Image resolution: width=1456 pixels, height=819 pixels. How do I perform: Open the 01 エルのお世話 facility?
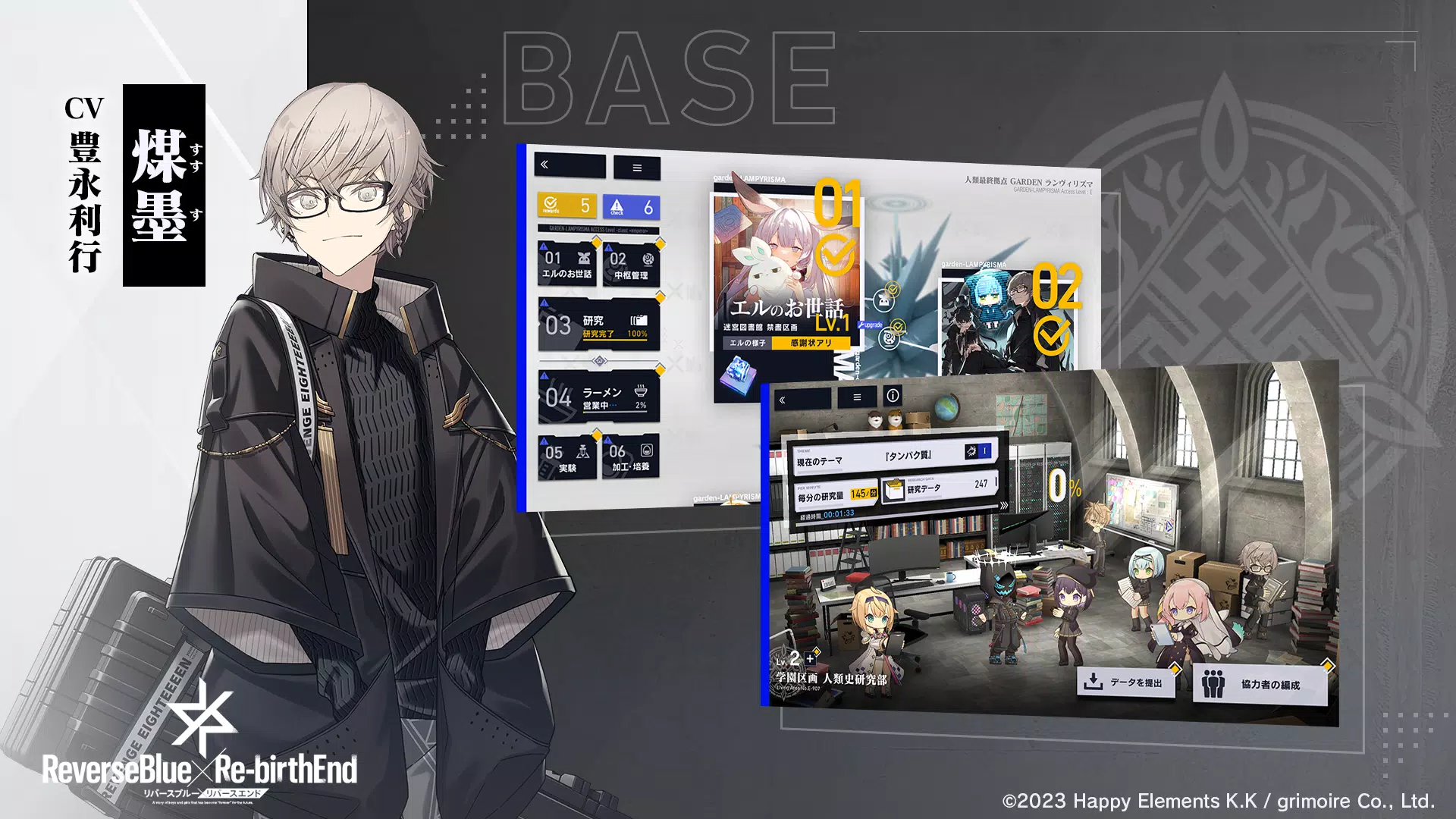[567, 265]
